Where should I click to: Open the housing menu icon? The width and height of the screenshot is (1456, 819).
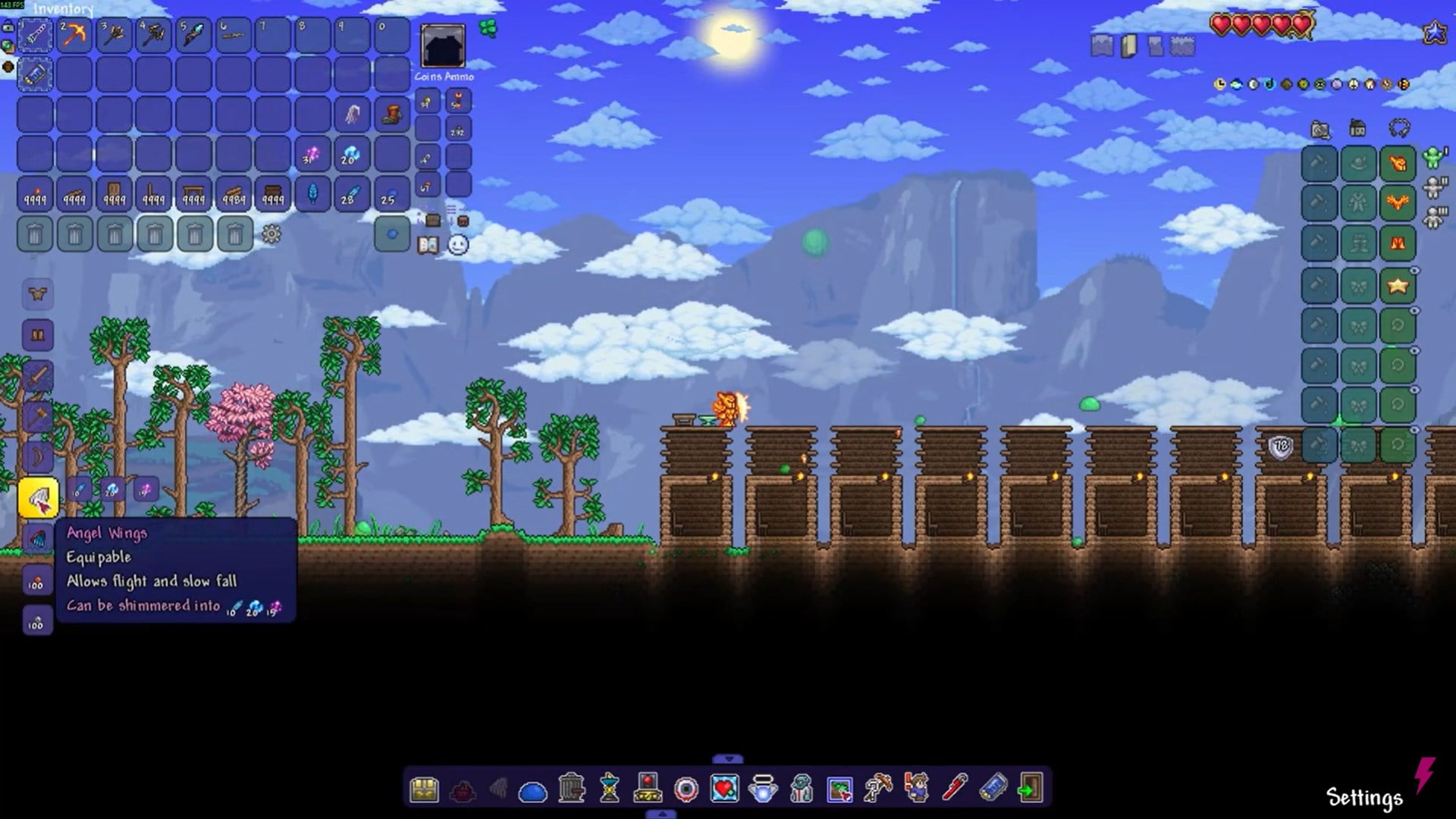point(1357,128)
